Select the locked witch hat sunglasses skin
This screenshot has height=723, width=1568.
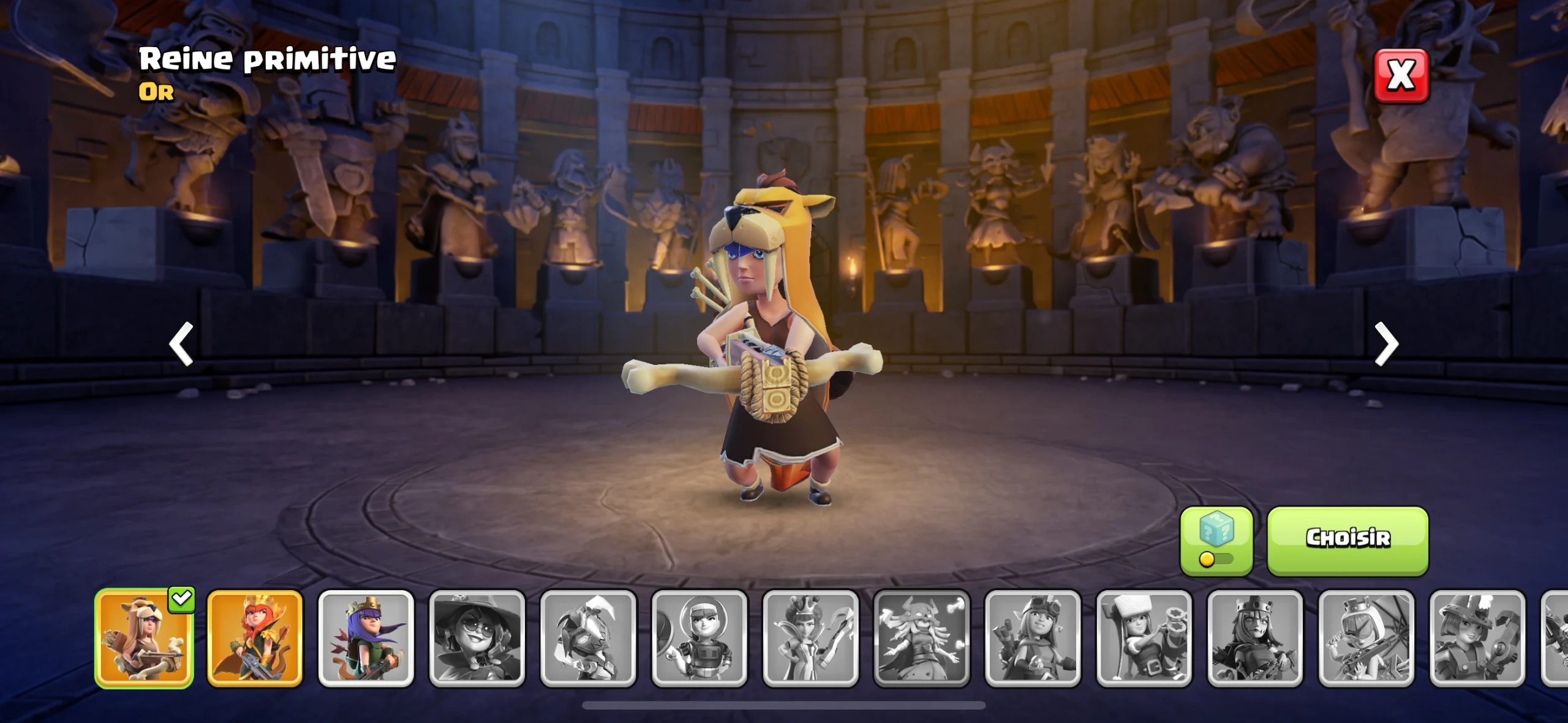pos(477,638)
